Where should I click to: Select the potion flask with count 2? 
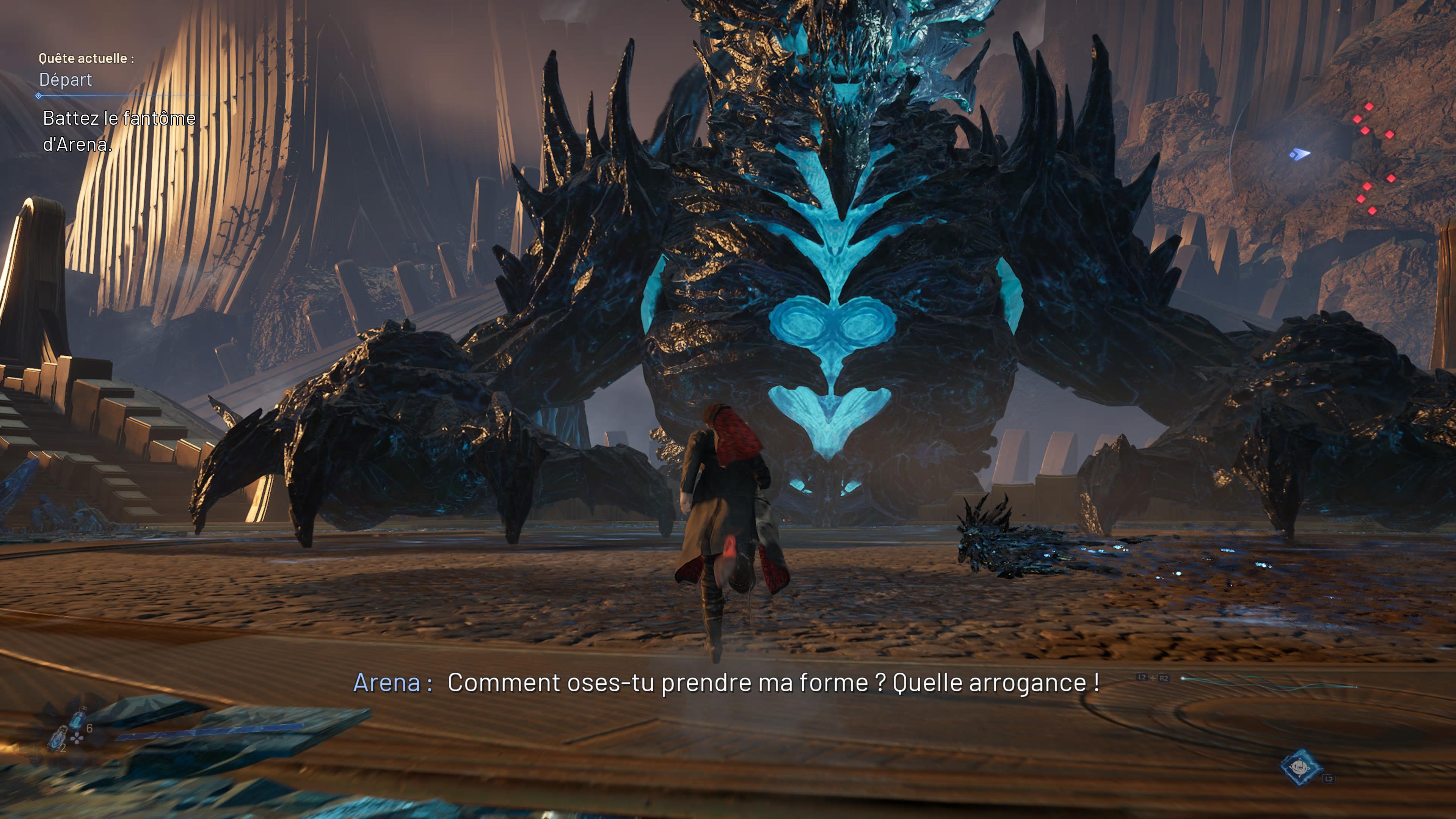click(x=57, y=739)
